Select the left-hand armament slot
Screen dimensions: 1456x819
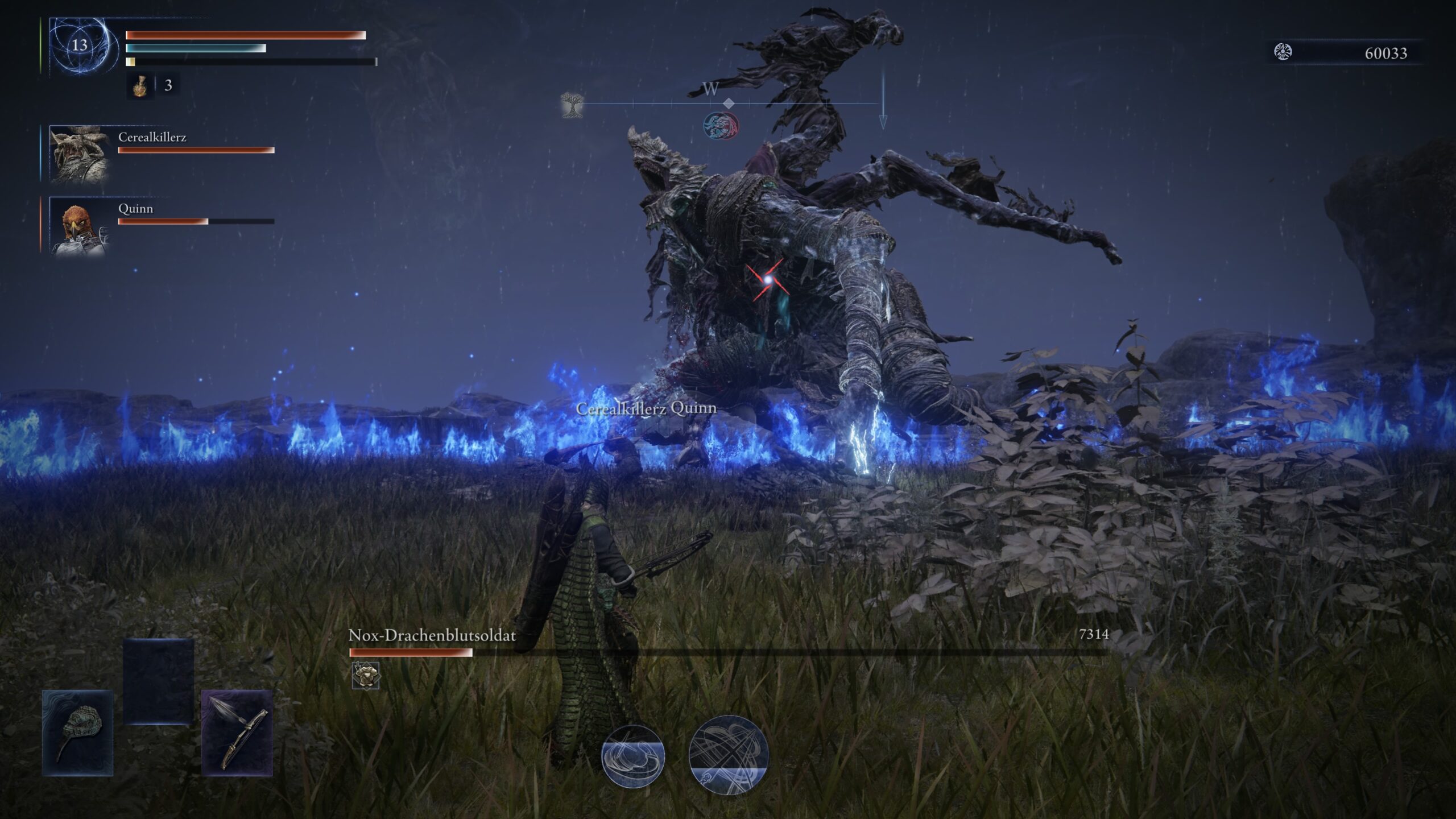(x=78, y=733)
